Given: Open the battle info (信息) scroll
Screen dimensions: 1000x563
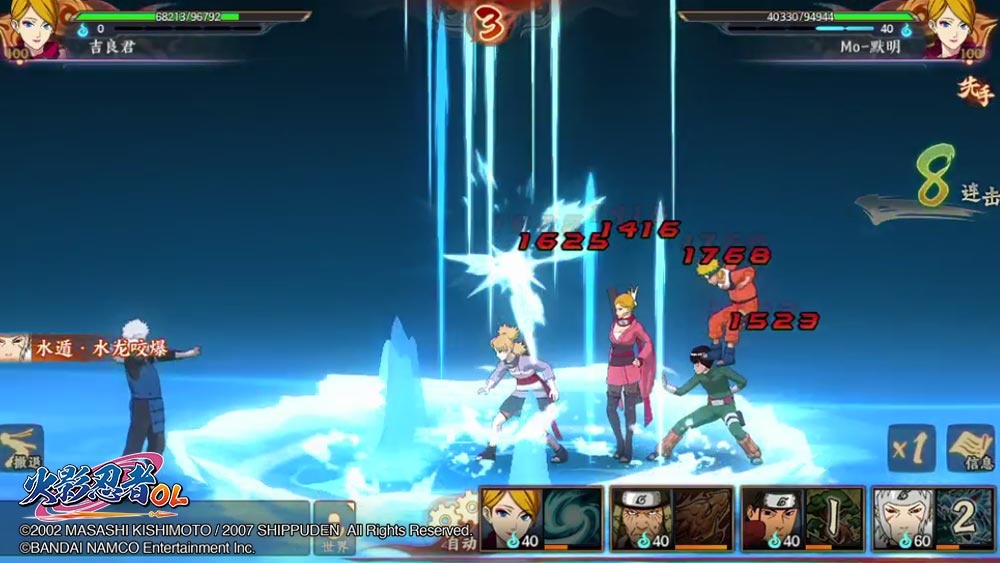Looking at the screenshot, I should point(968,449).
